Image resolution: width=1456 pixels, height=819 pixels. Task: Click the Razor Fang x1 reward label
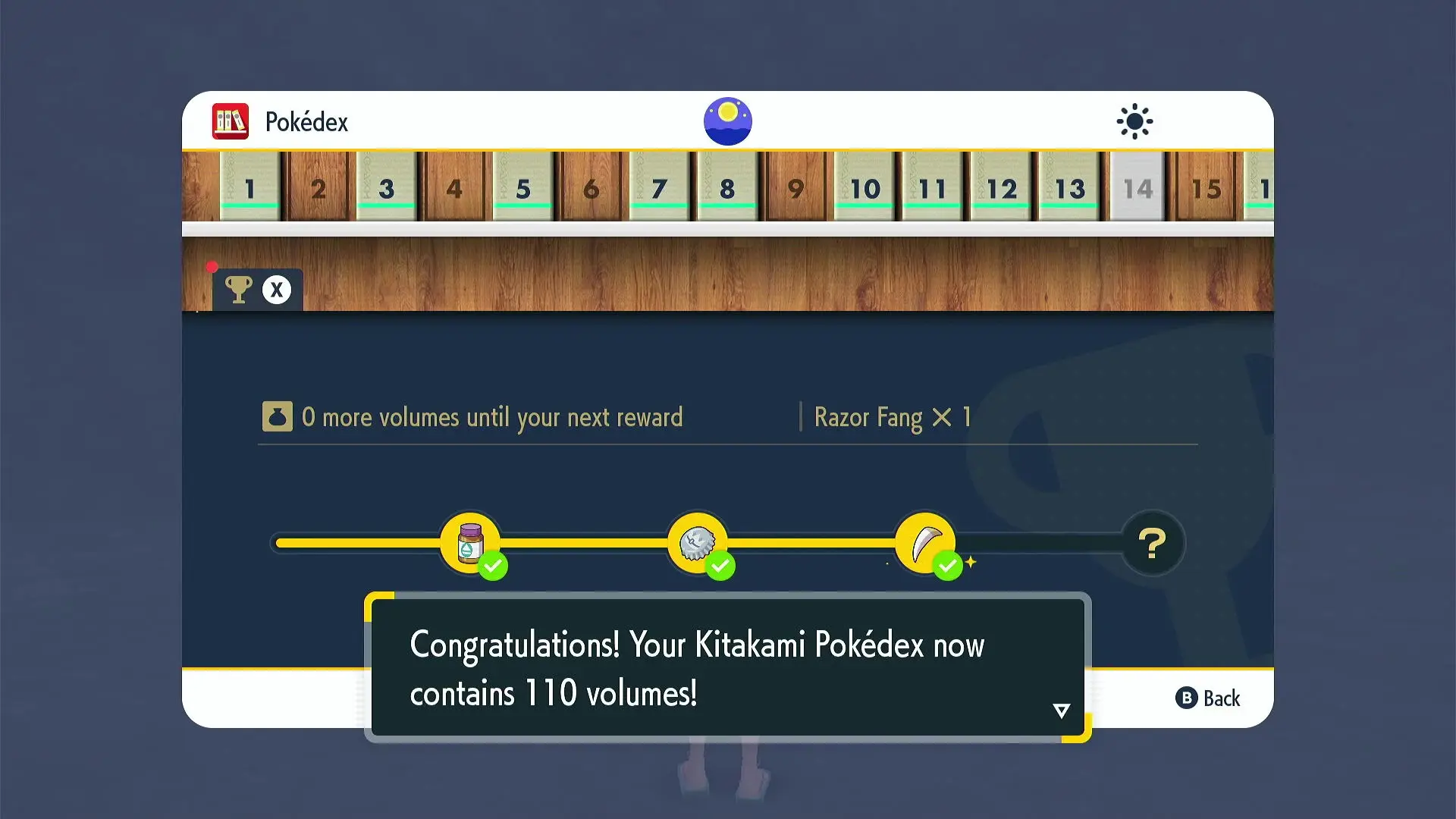click(x=892, y=417)
